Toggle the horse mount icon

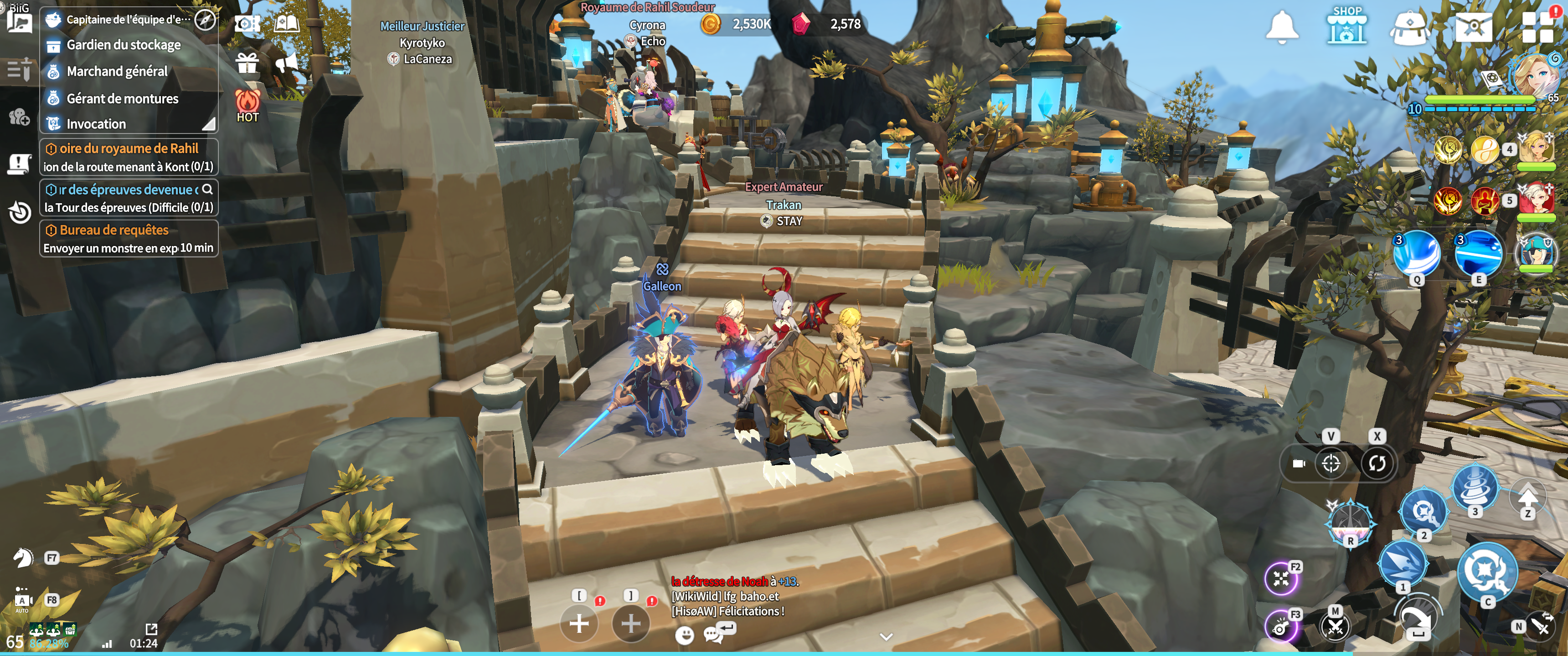[x=23, y=558]
